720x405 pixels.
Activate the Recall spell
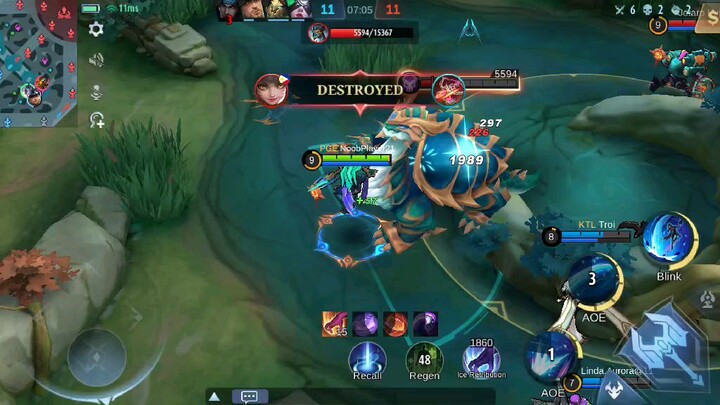coord(367,358)
